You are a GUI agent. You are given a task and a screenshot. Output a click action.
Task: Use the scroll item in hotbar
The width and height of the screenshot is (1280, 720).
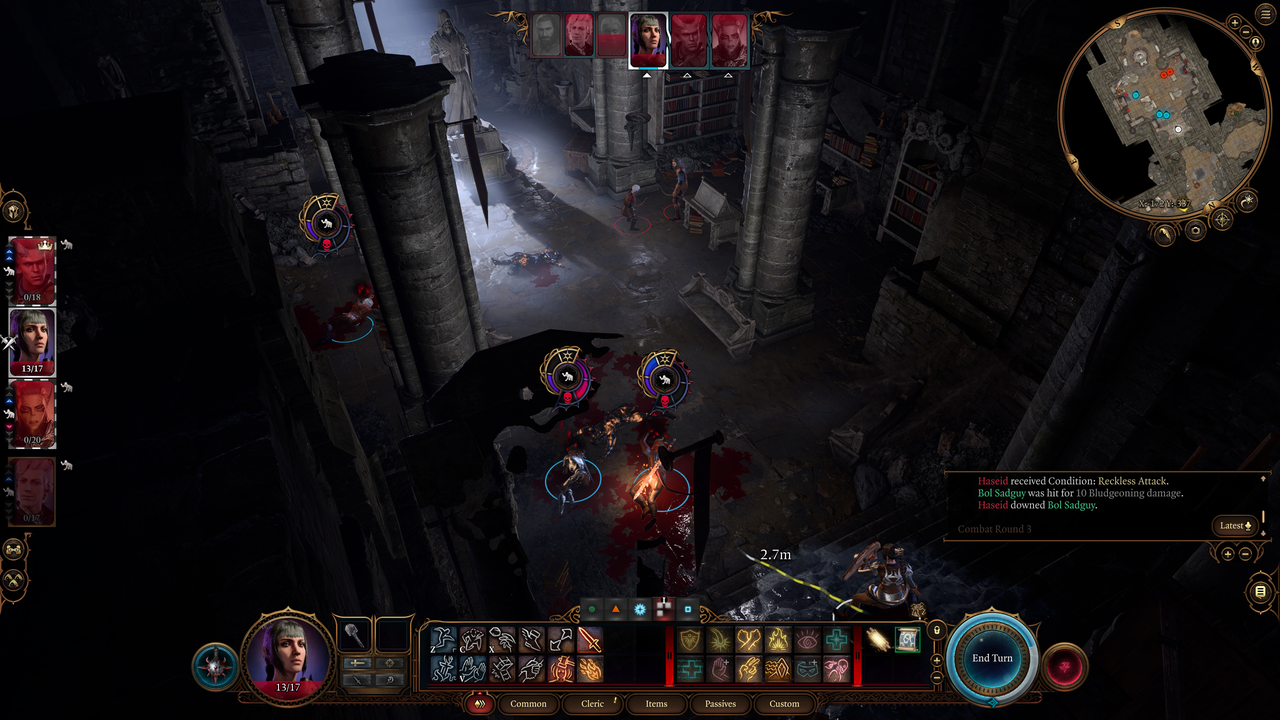coord(907,639)
